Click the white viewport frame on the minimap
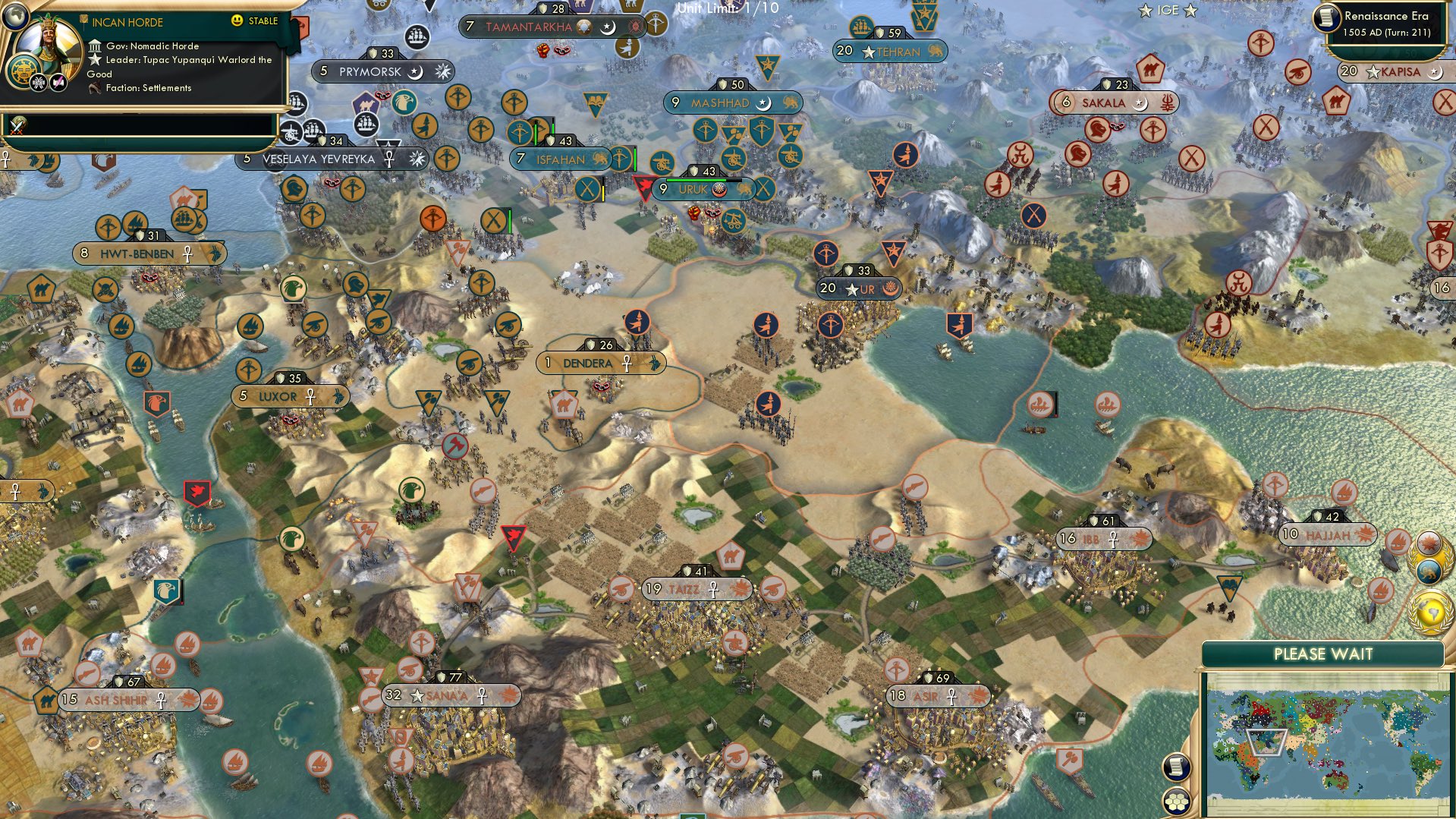Image resolution: width=1456 pixels, height=819 pixels. click(1266, 741)
